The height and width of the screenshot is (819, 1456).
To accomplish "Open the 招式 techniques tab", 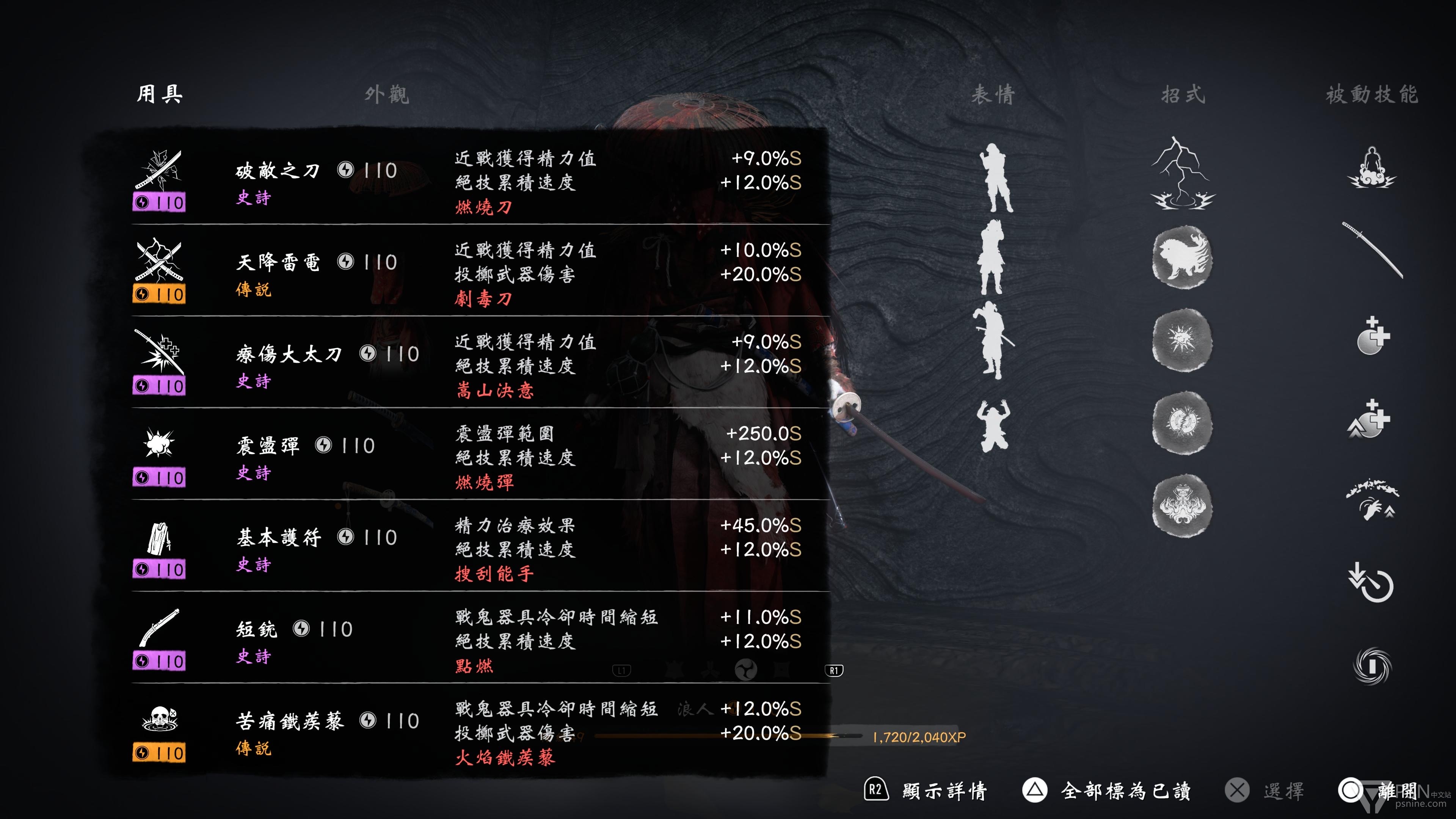I will click(x=1183, y=94).
